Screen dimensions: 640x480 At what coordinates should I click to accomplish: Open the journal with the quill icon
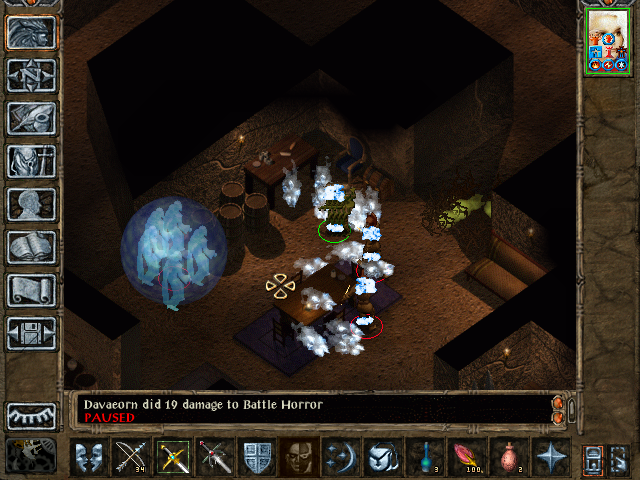tap(31, 118)
